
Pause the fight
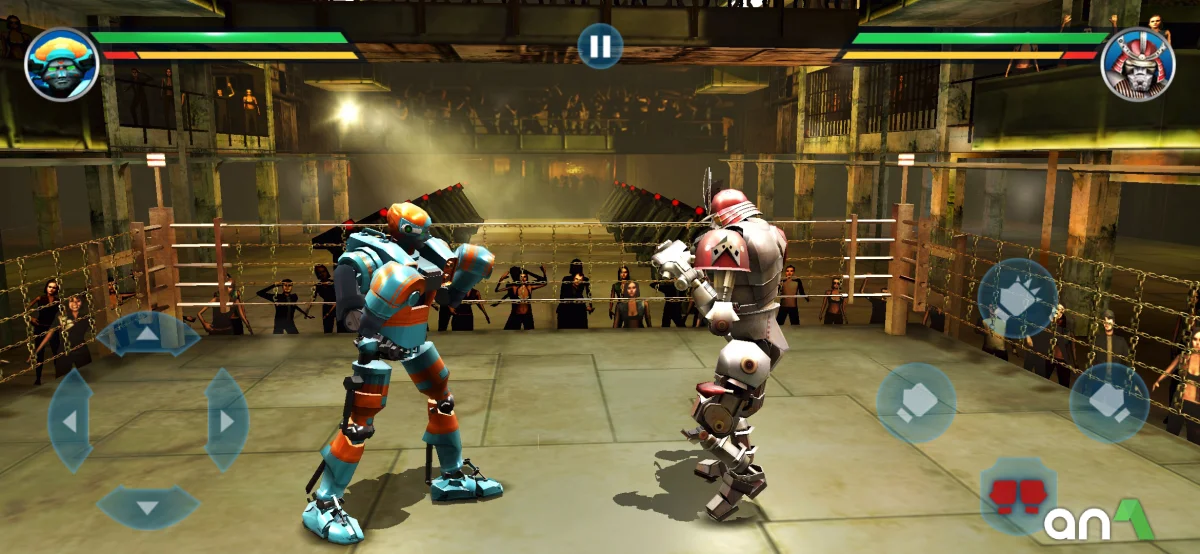tap(599, 46)
